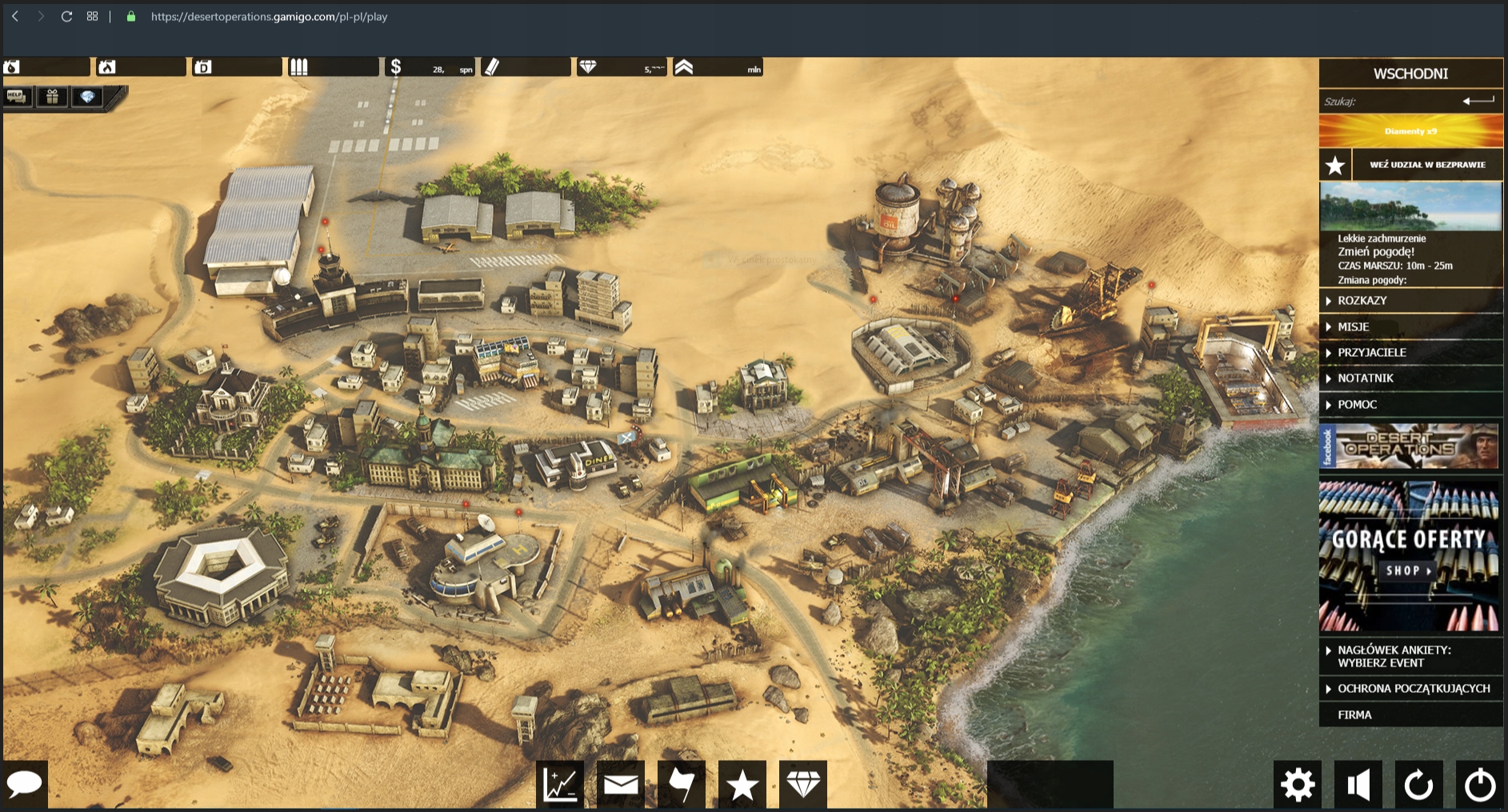Open the gear settings

tap(1298, 784)
